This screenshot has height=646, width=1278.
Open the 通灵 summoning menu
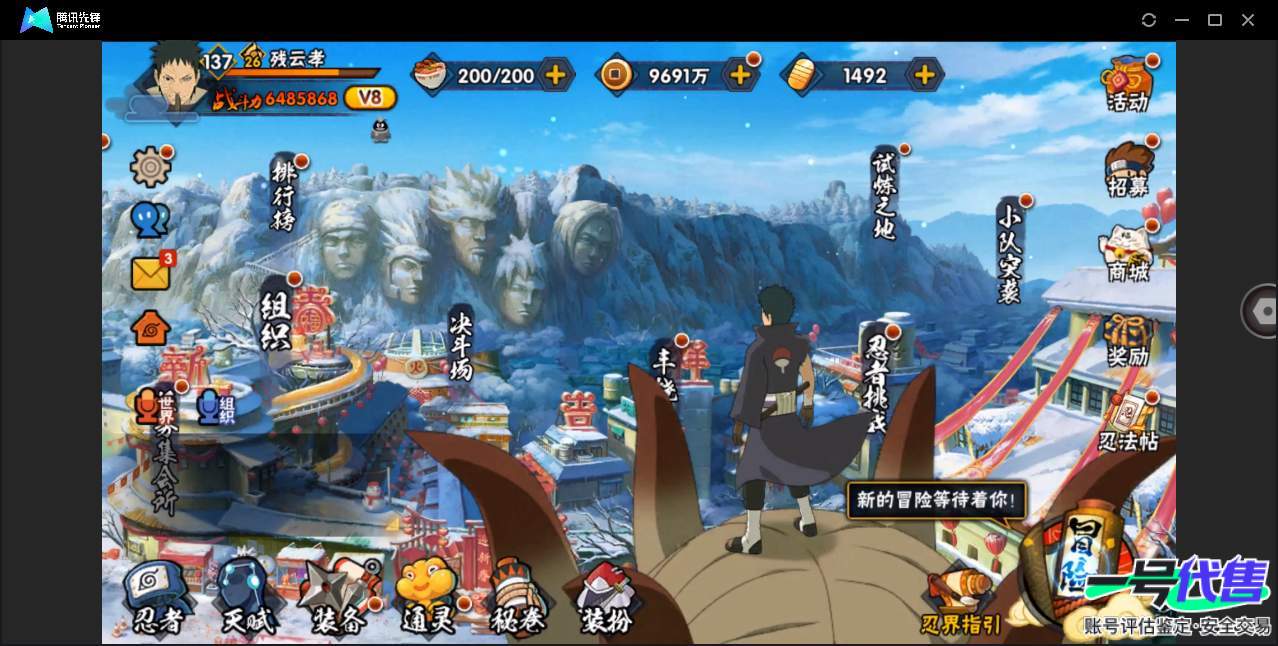click(427, 597)
